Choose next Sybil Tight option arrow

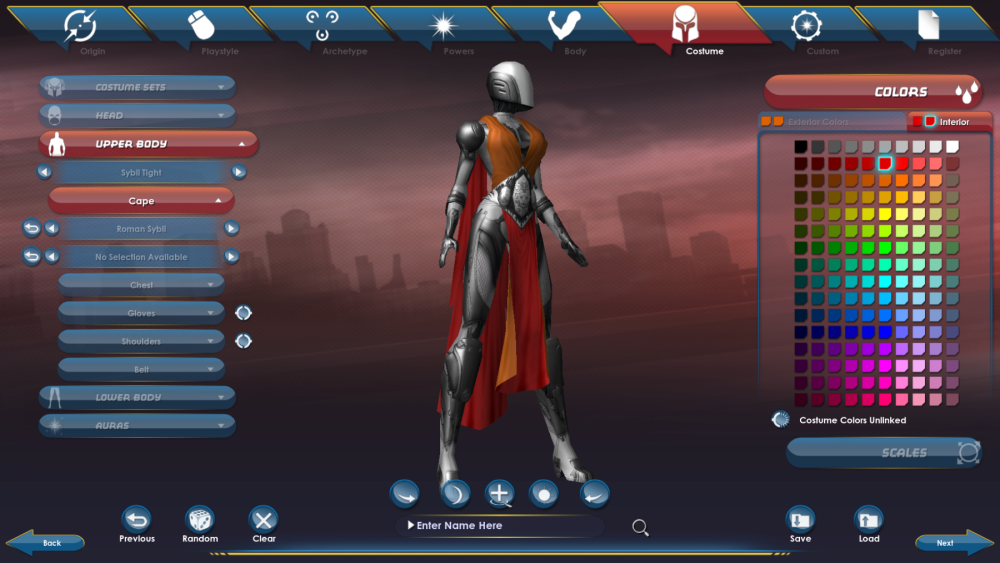click(x=239, y=172)
